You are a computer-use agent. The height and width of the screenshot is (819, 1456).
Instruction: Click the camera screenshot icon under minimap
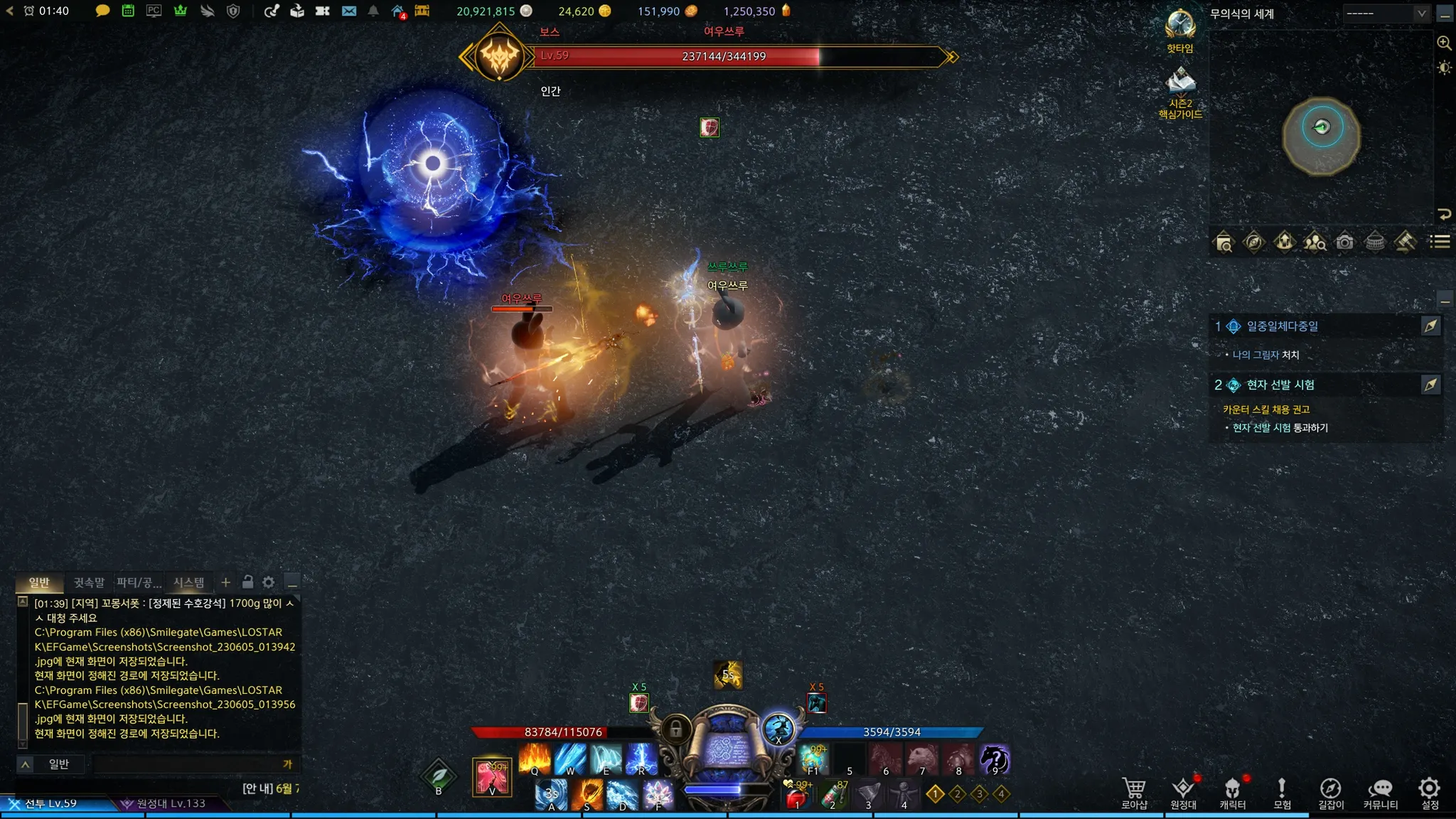click(1344, 242)
